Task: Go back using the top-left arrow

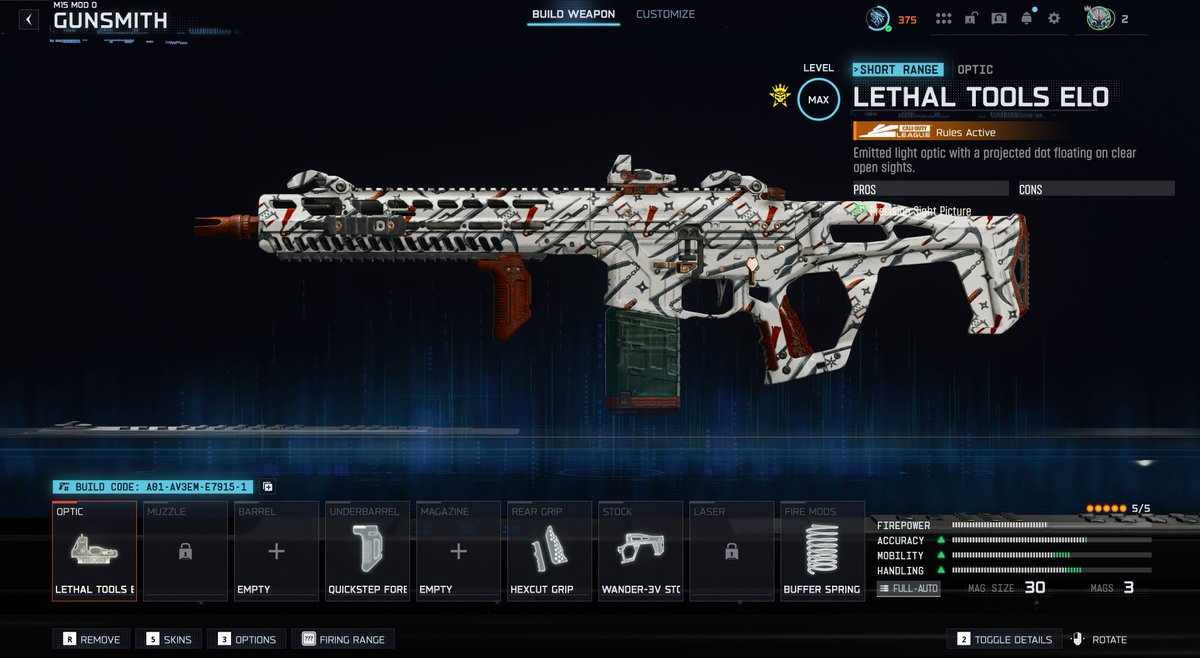Action: click(x=29, y=19)
